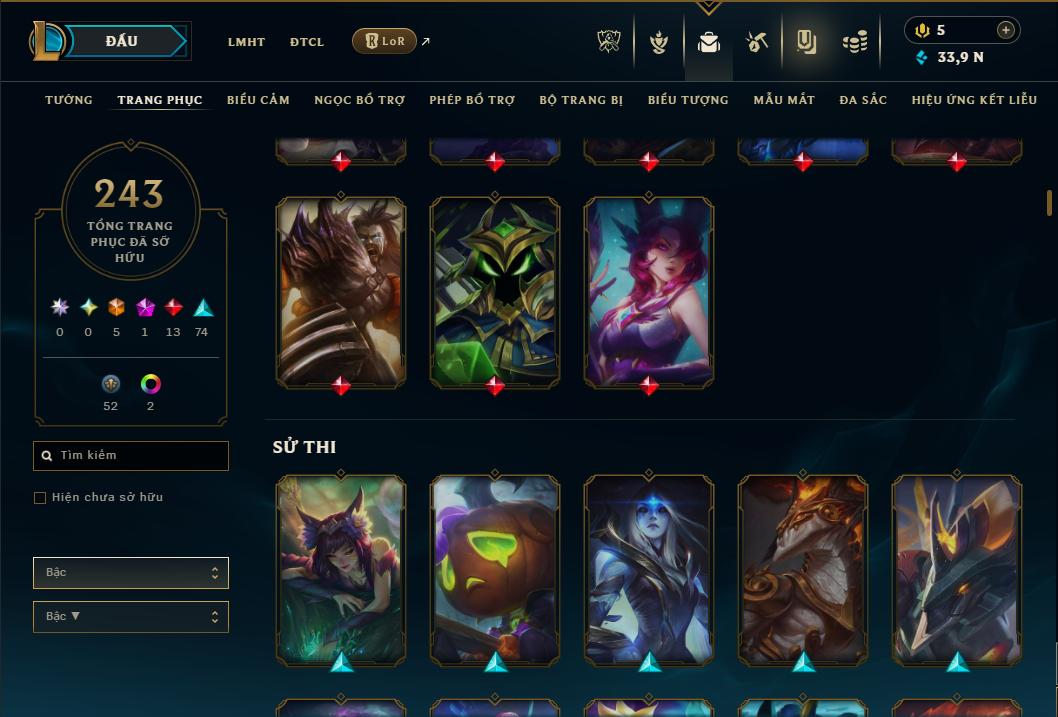Select the green-faced Veigar skin card
Viewport: 1058px width, 717px height.
pos(495,291)
